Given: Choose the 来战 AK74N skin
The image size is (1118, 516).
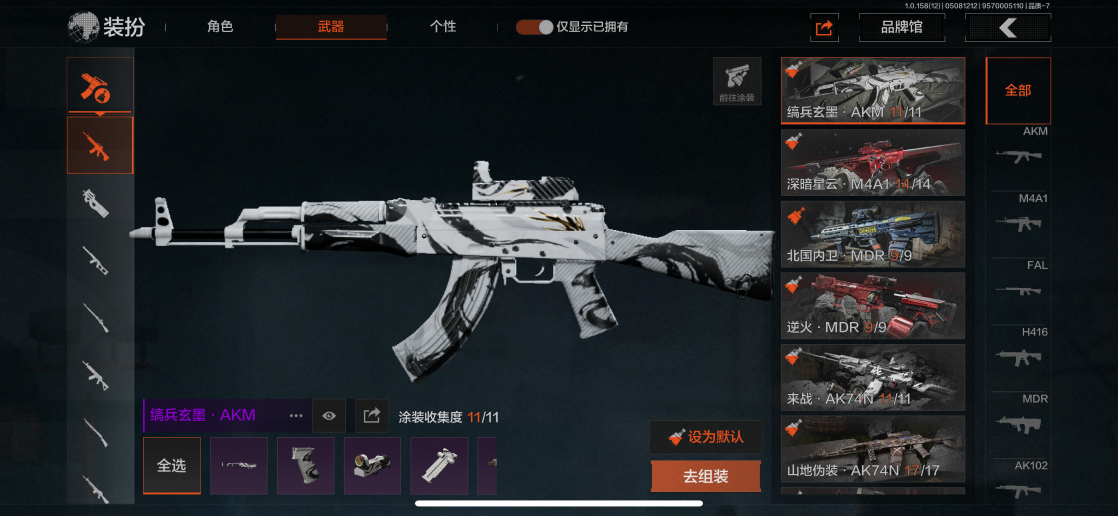Looking at the screenshot, I should pos(873,377).
